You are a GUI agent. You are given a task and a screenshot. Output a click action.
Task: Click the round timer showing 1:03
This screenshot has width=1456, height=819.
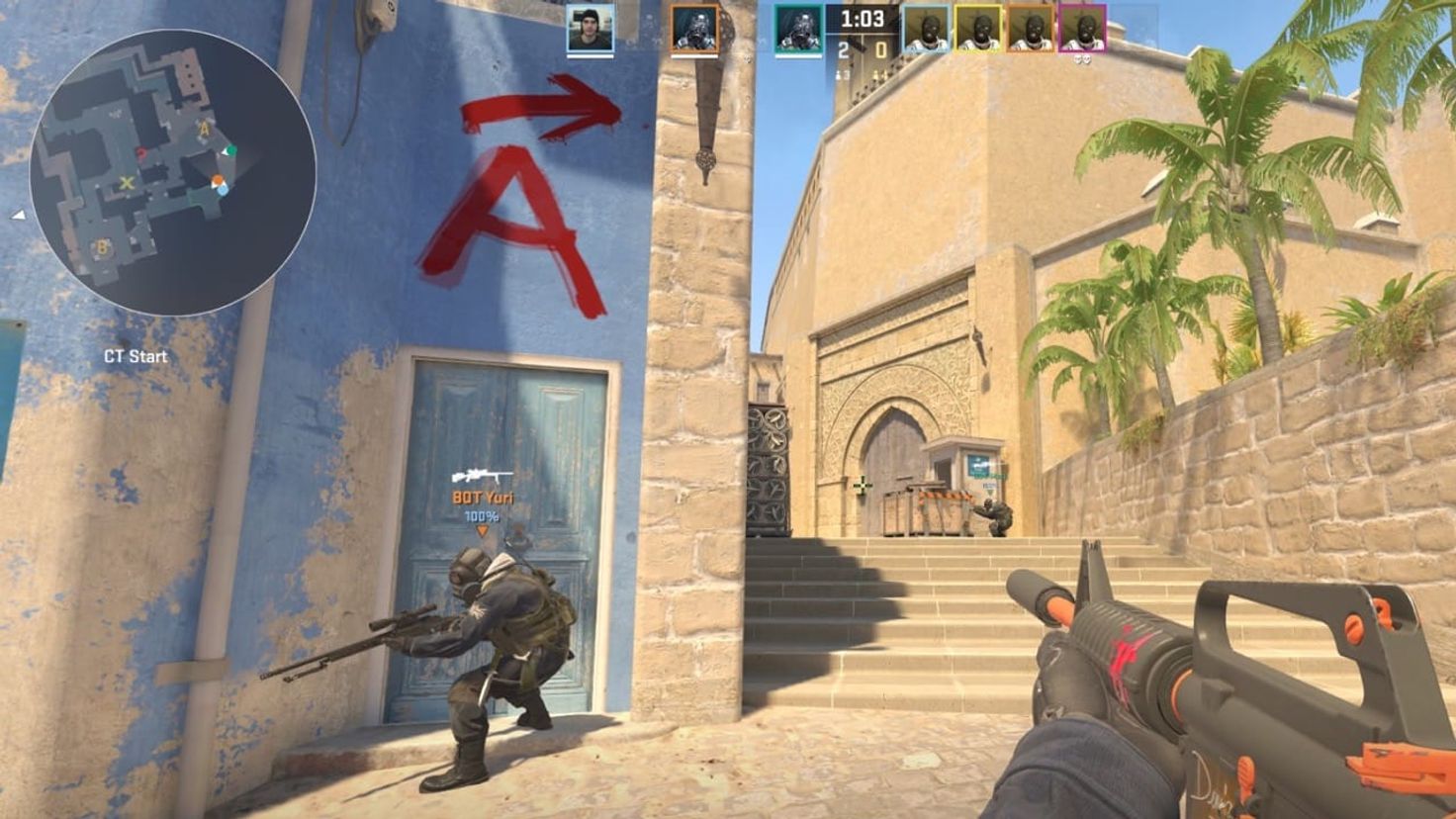[862, 17]
